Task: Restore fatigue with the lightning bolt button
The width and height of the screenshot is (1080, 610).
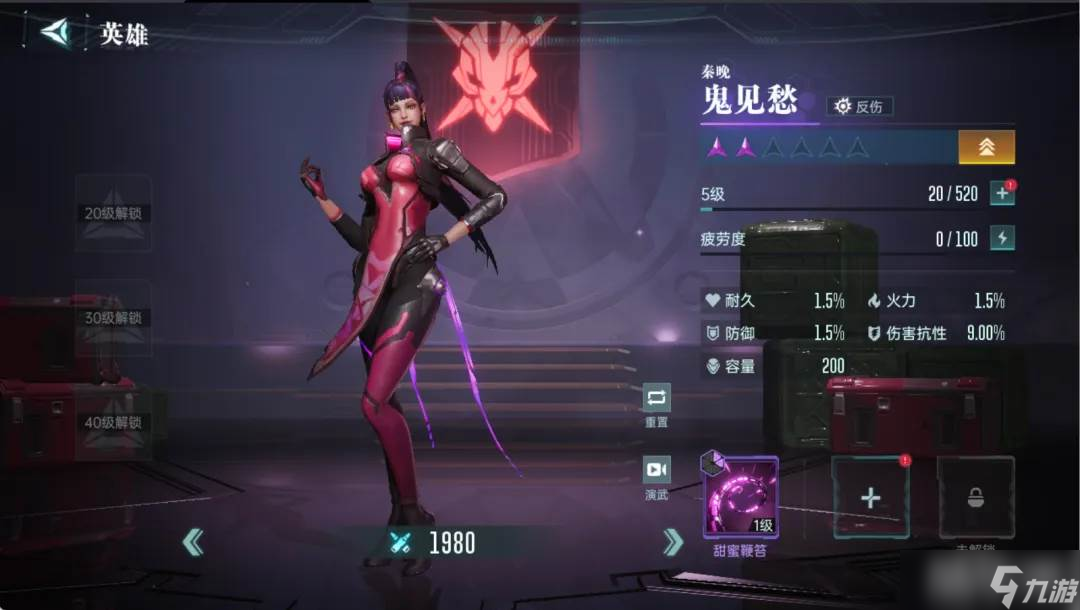Action: (1001, 238)
